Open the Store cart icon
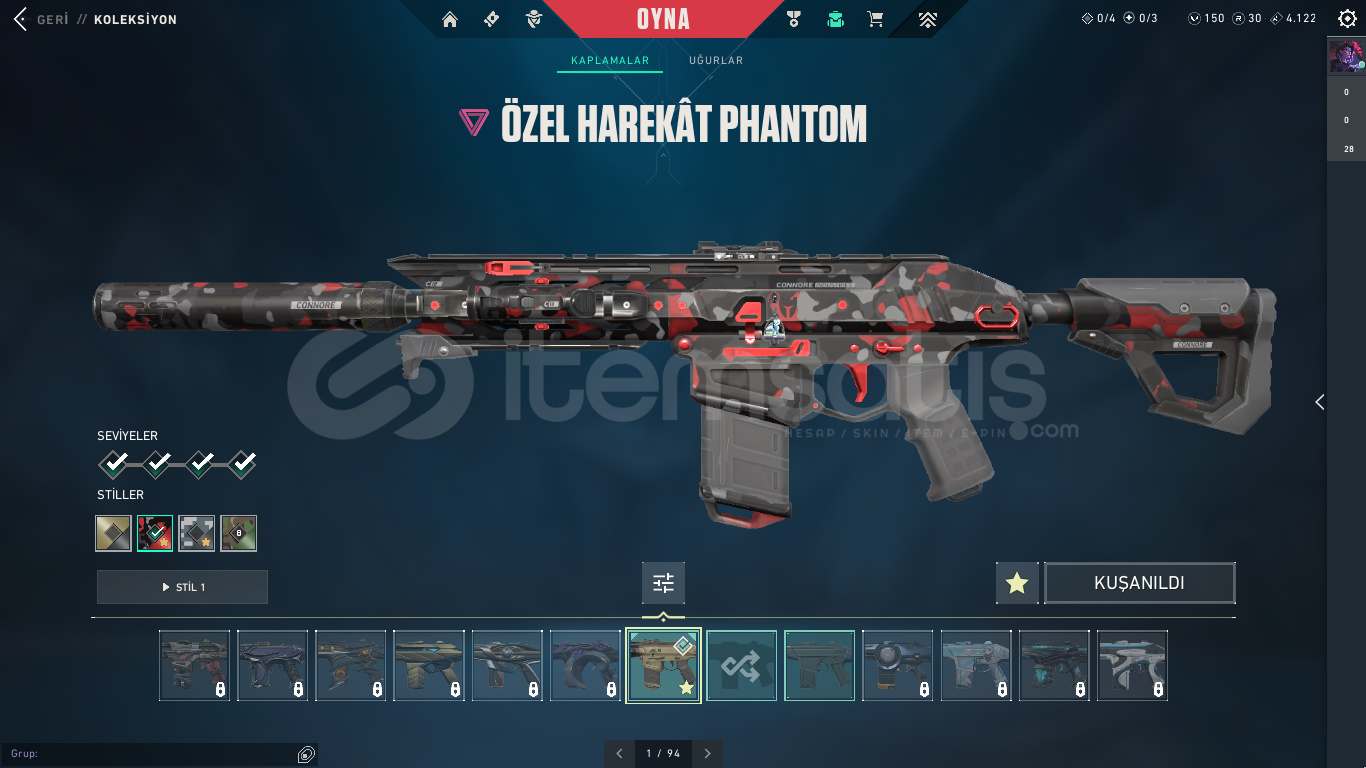 point(875,19)
